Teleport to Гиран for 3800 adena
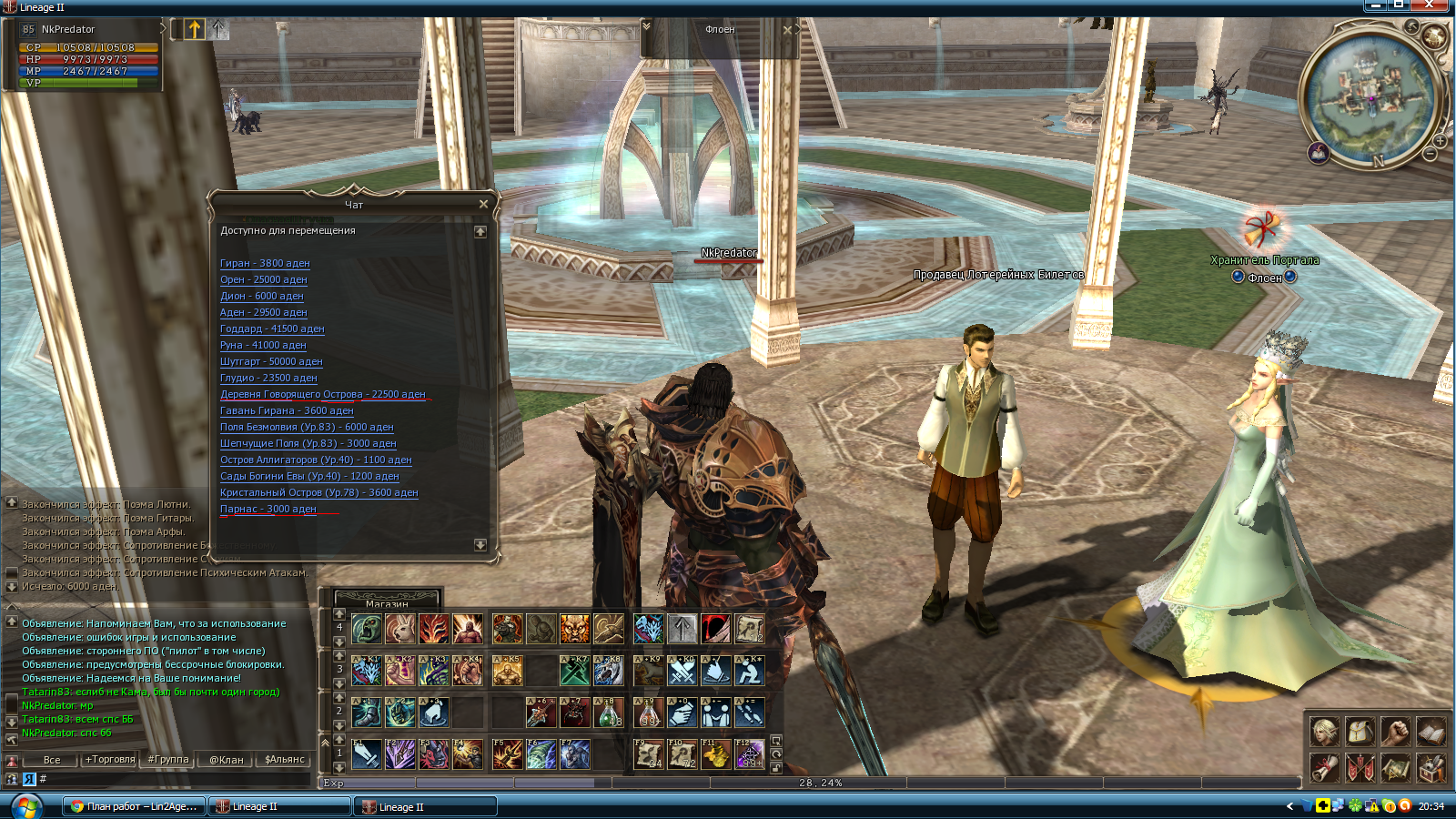Screen dimensions: 1456x819 pyautogui.click(x=265, y=263)
